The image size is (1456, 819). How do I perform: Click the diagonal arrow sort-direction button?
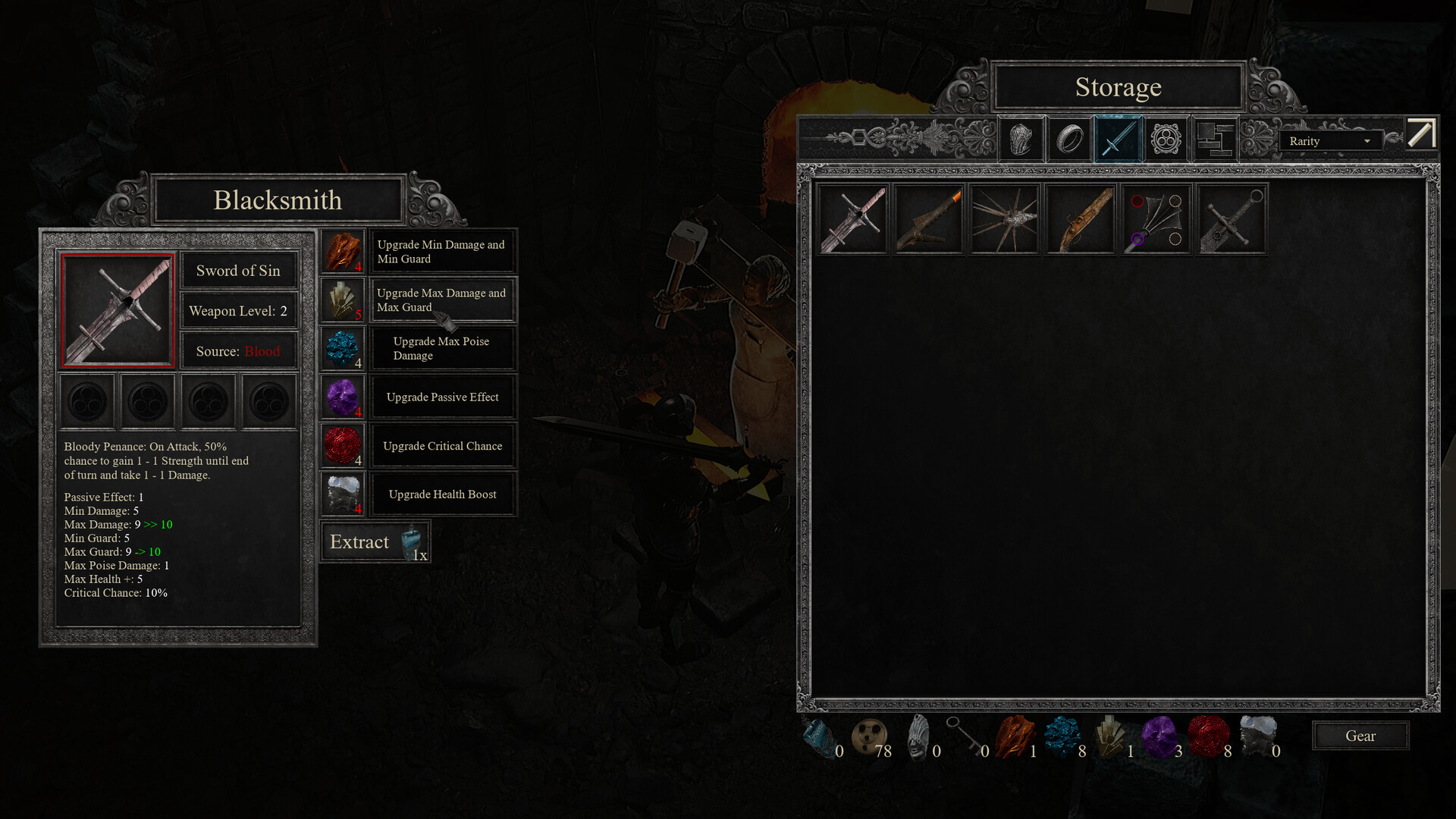coord(1421,134)
